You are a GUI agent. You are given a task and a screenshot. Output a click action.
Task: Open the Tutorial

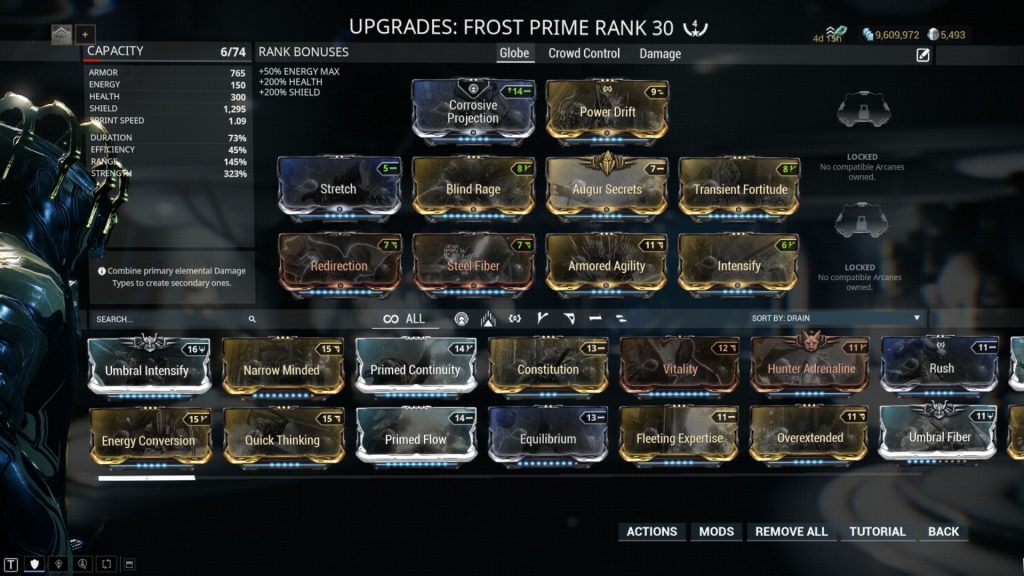(x=877, y=531)
